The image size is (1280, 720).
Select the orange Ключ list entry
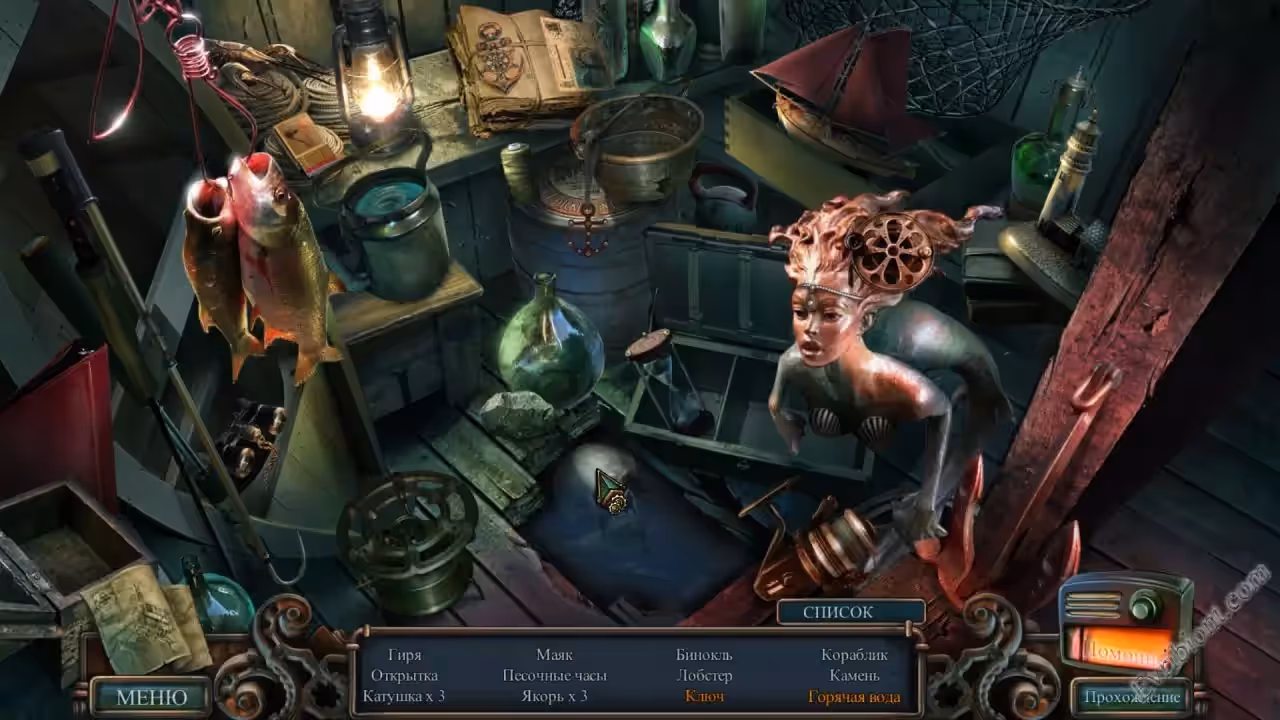pyautogui.click(x=705, y=697)
